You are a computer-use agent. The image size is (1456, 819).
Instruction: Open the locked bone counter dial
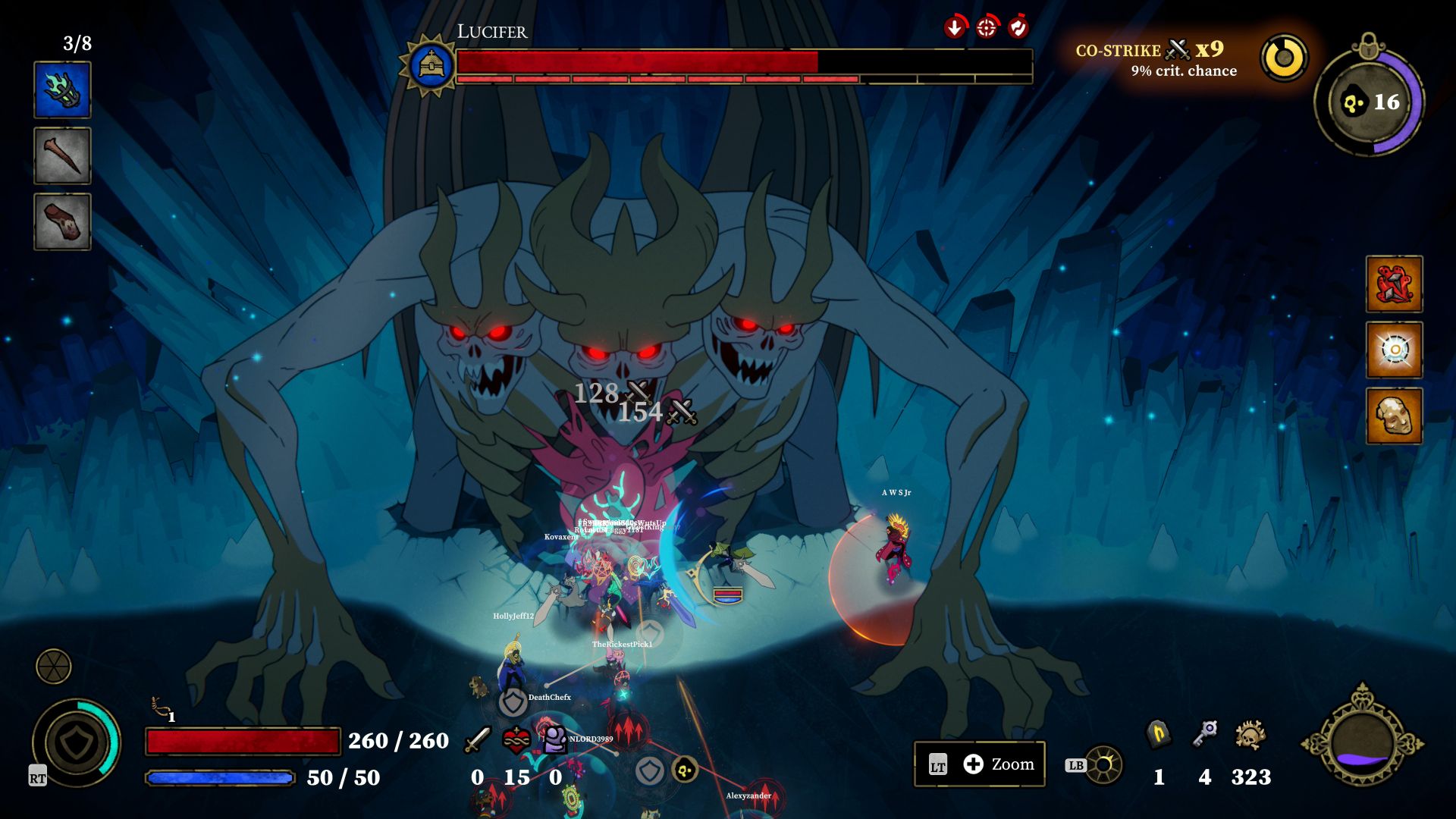coord(1369,102)
